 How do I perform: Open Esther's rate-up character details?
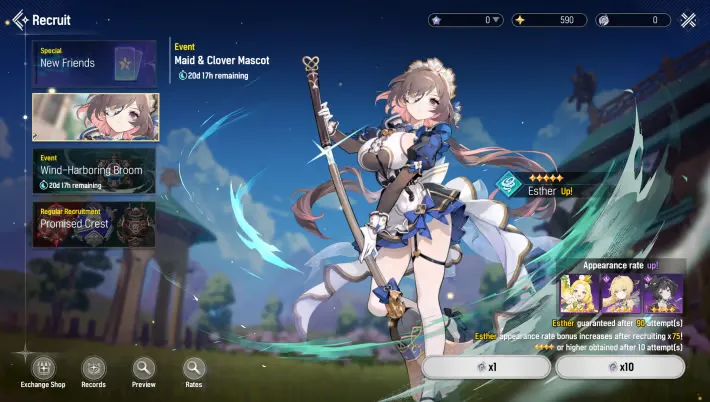538,184
